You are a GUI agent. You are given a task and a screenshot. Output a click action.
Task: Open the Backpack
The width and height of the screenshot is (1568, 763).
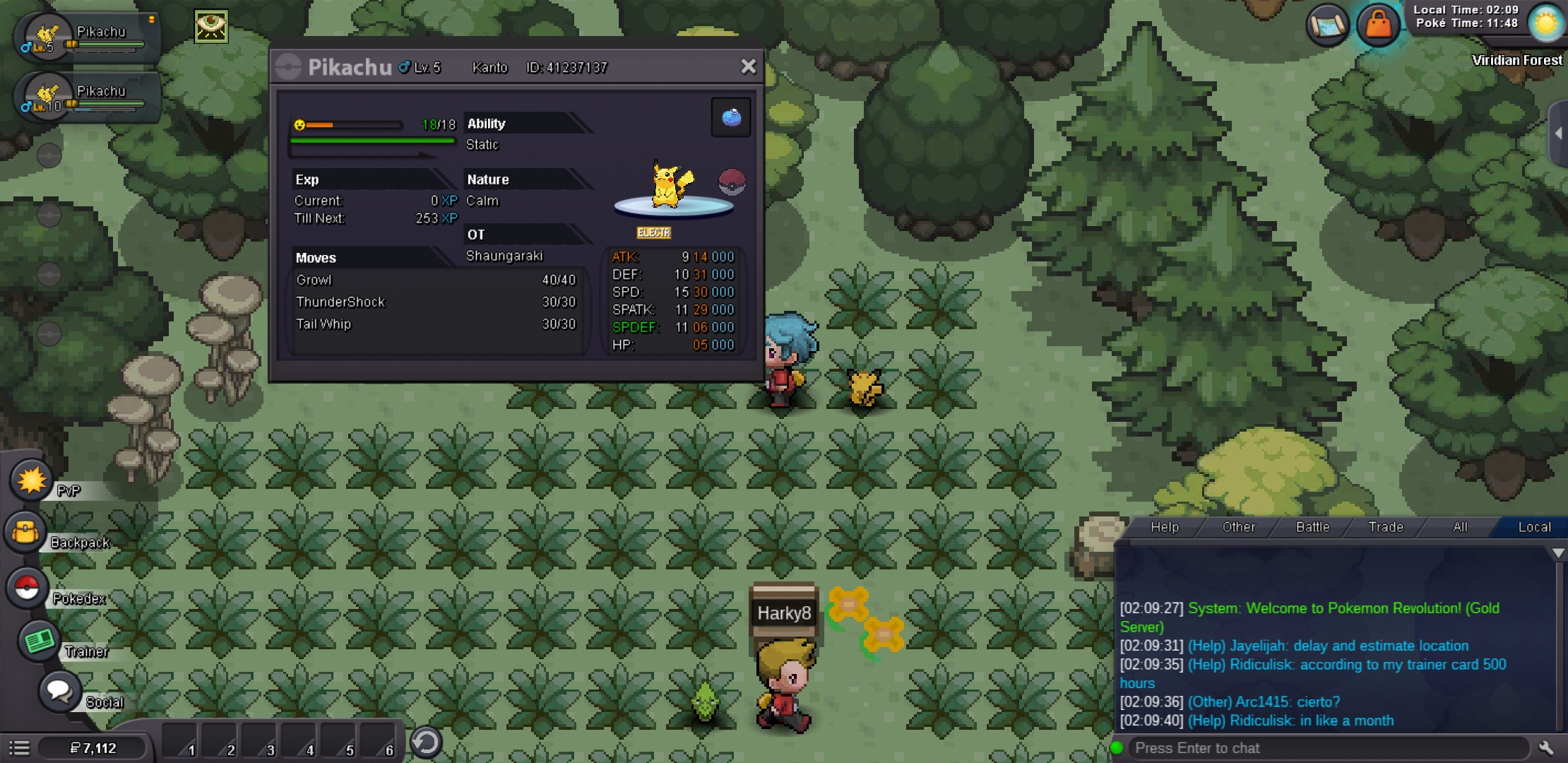point(26,533)
